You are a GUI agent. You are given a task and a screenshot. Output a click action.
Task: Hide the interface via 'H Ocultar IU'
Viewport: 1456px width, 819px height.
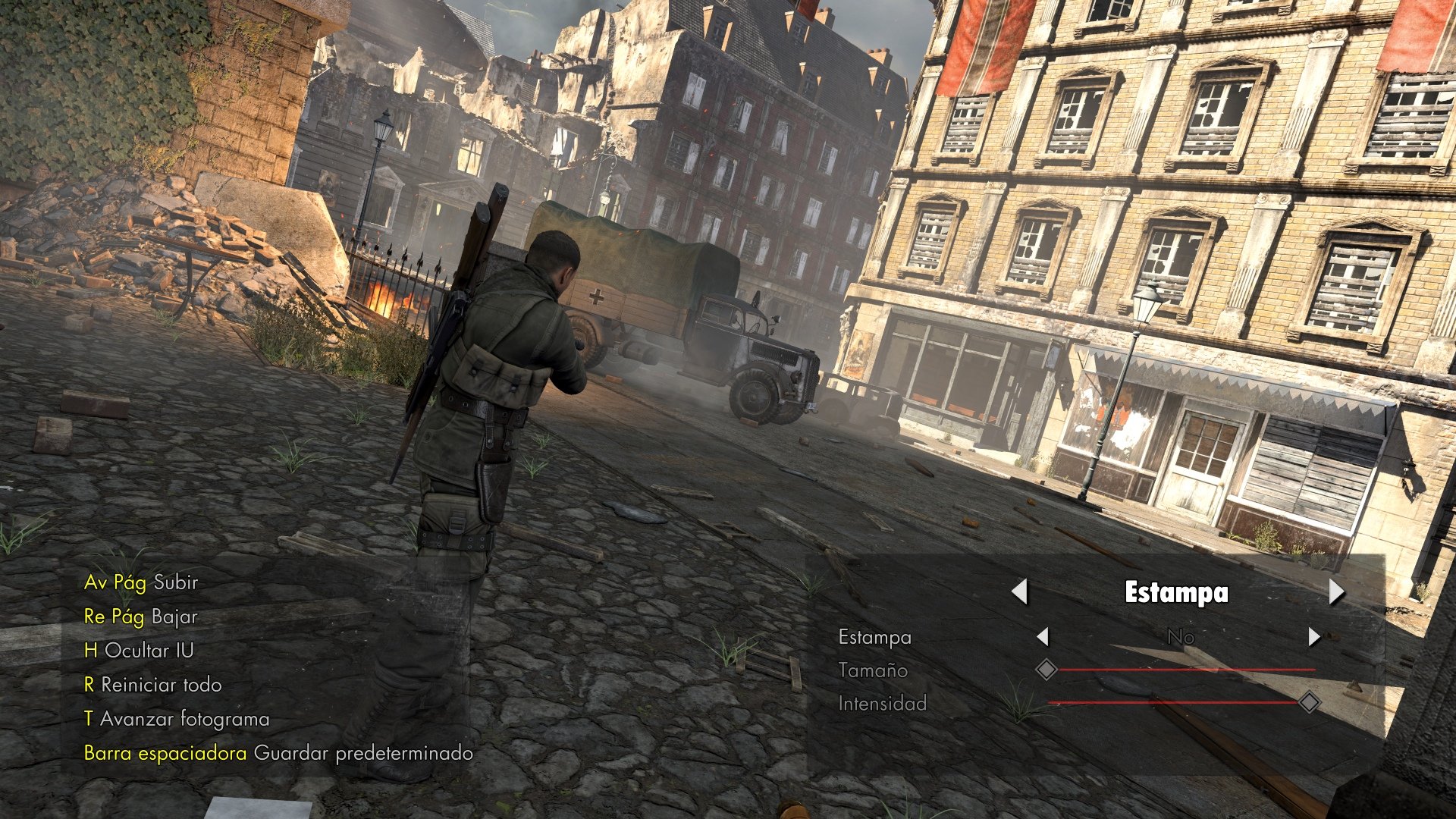140,651
